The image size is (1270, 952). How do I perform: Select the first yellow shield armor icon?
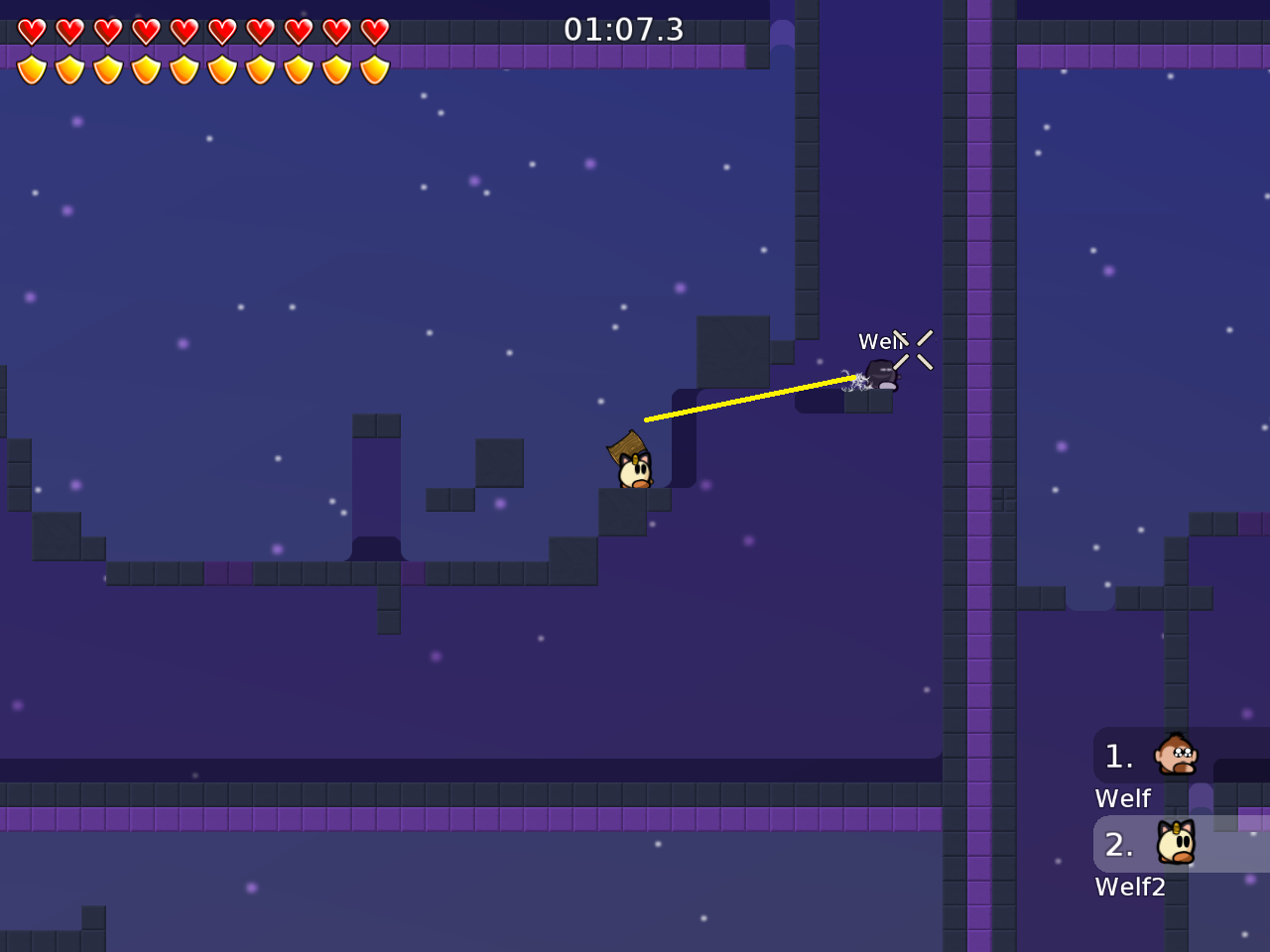coord(33,69)
